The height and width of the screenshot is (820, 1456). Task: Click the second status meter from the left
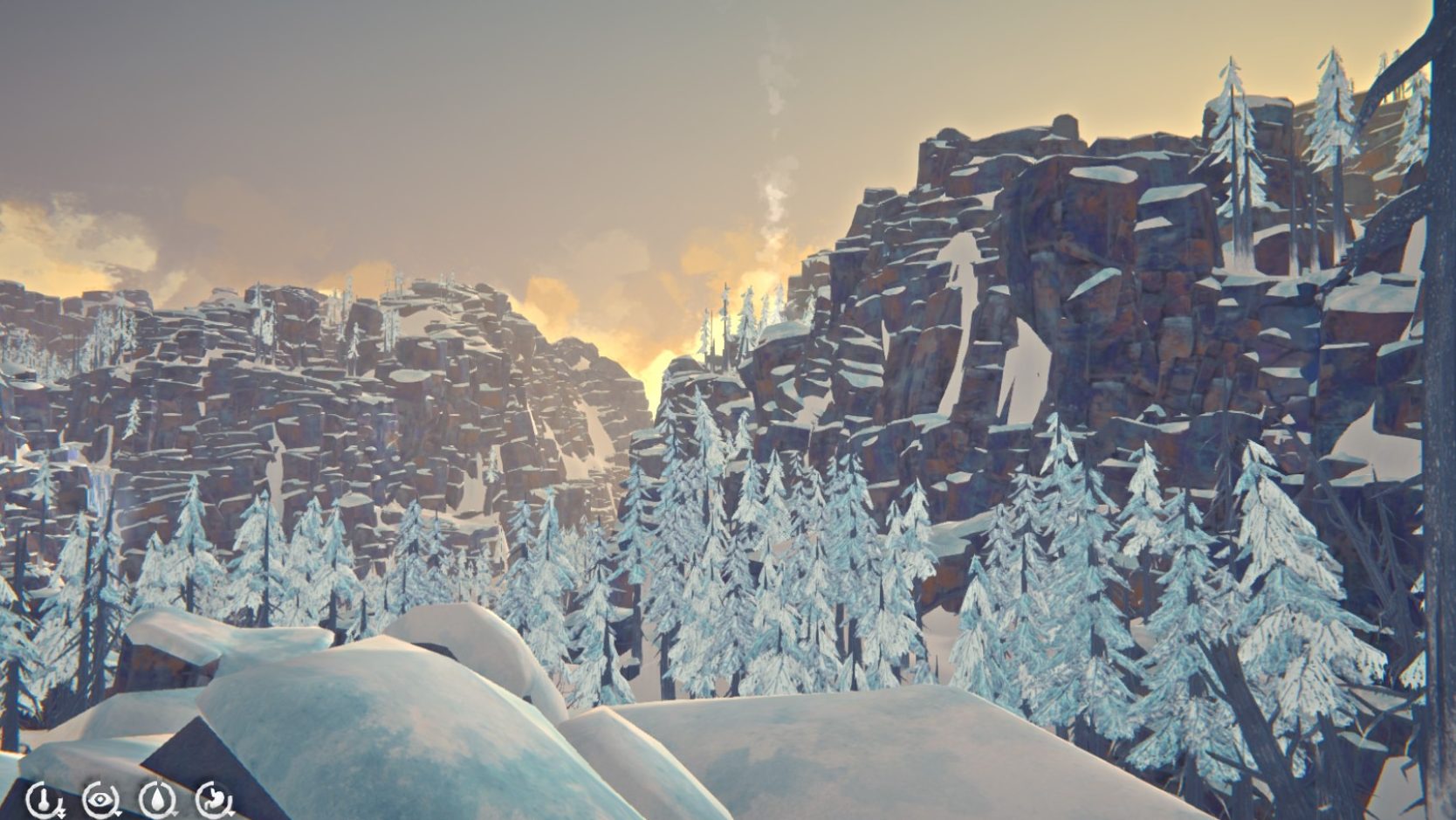click(x=99, y=798)
